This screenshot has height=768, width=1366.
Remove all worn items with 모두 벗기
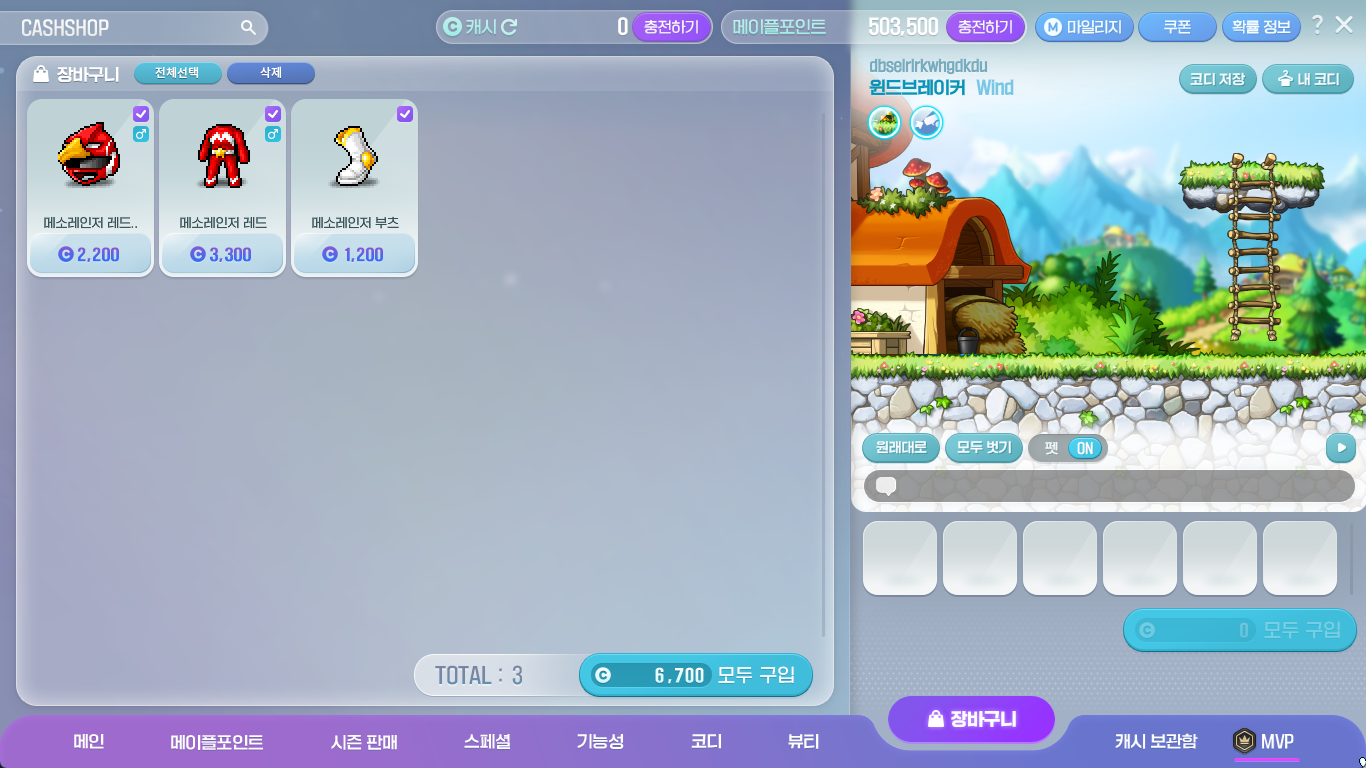pos(984,447)
